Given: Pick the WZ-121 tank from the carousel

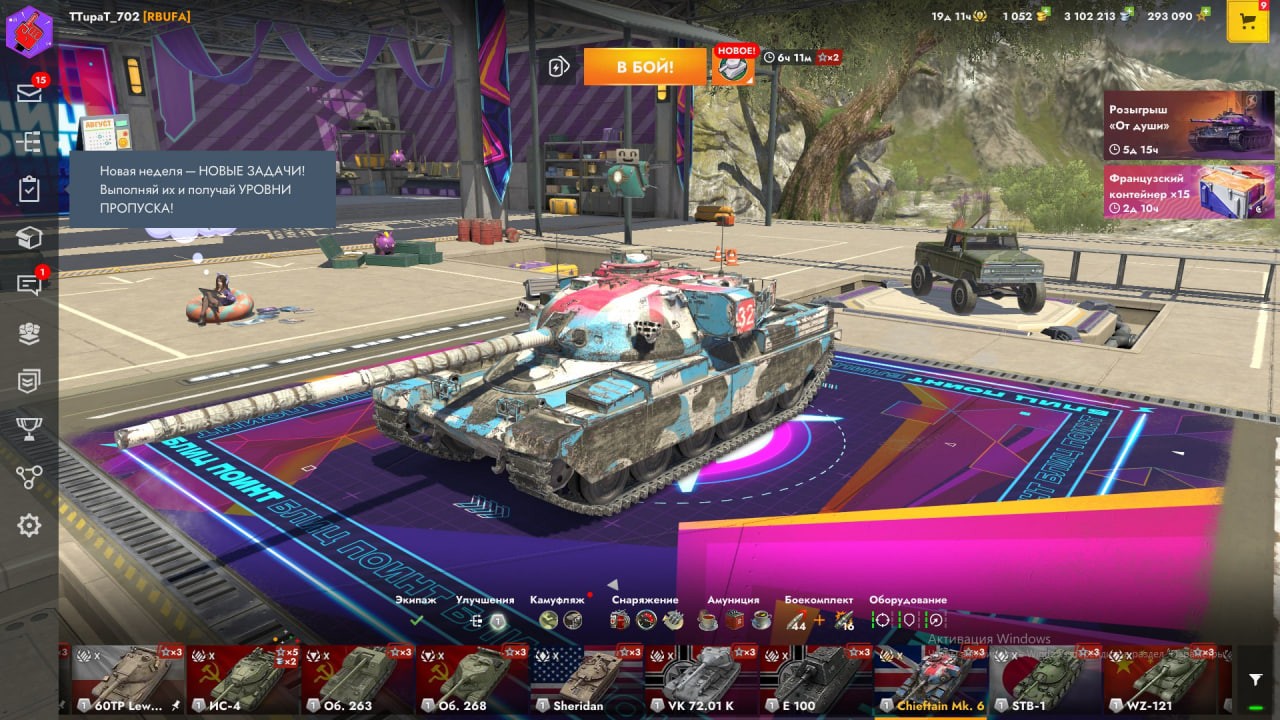Looking at the screenshot, I should (1158, 678).
